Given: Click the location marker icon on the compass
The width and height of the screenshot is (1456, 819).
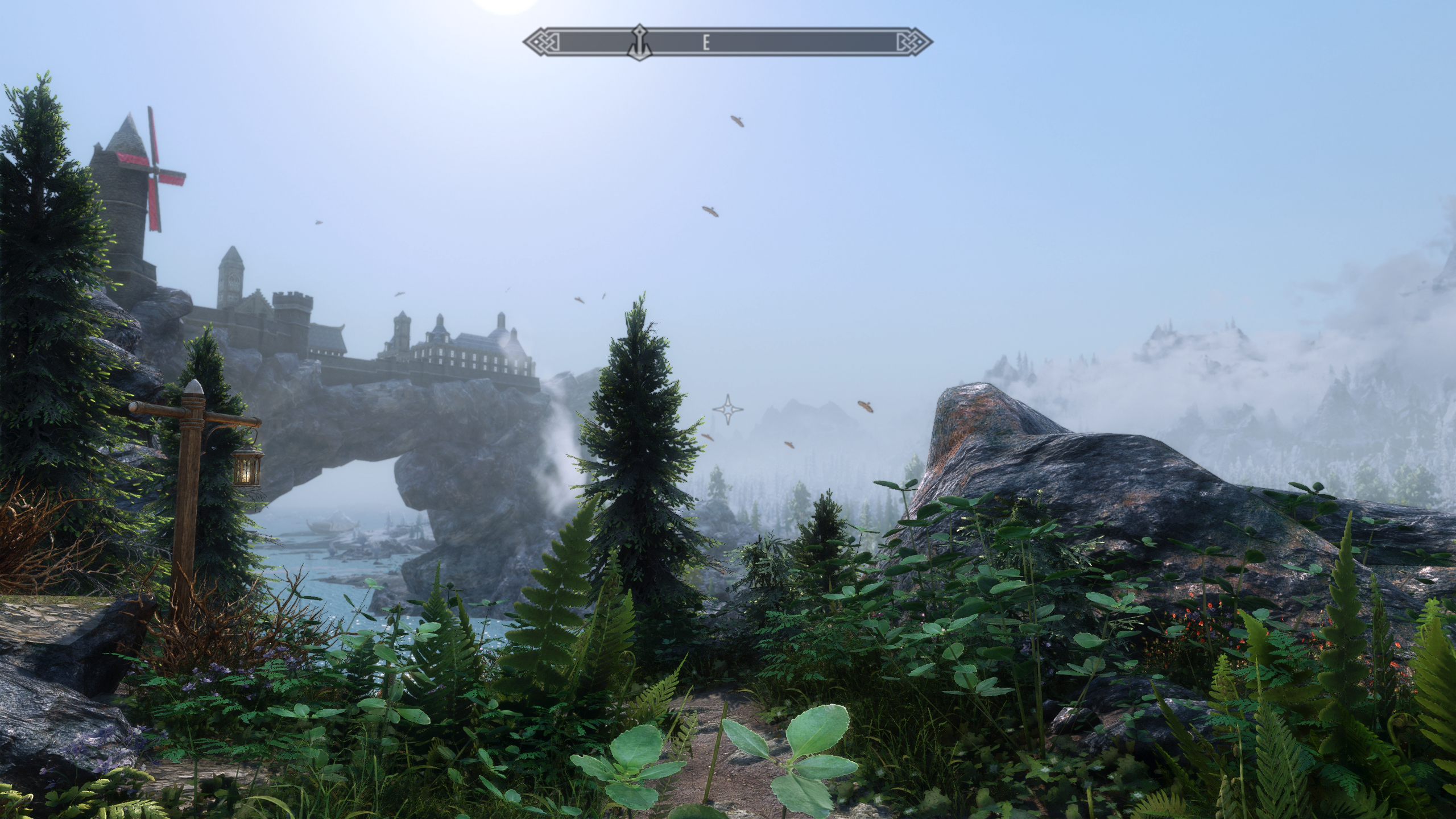Looking at the screenshot, I should (x=640, y=42).
